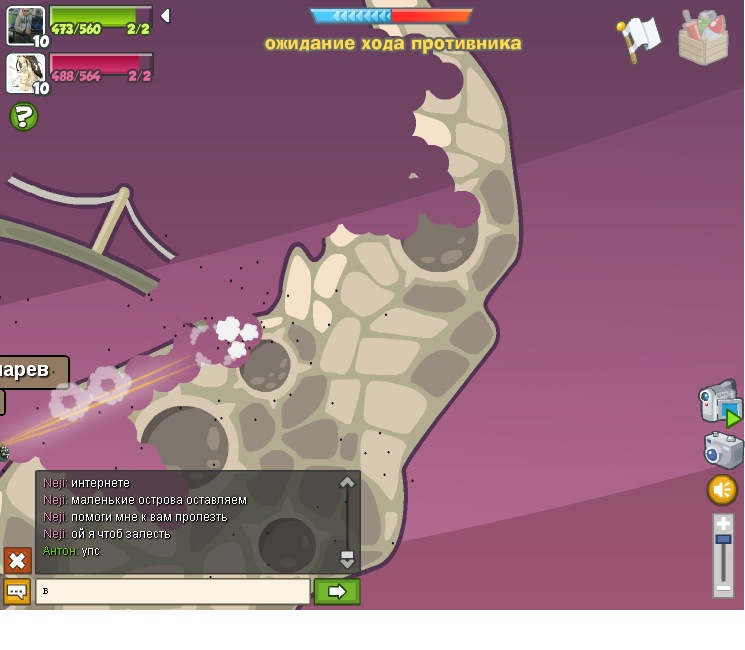Select the pink team player portrait

point(25,72)
